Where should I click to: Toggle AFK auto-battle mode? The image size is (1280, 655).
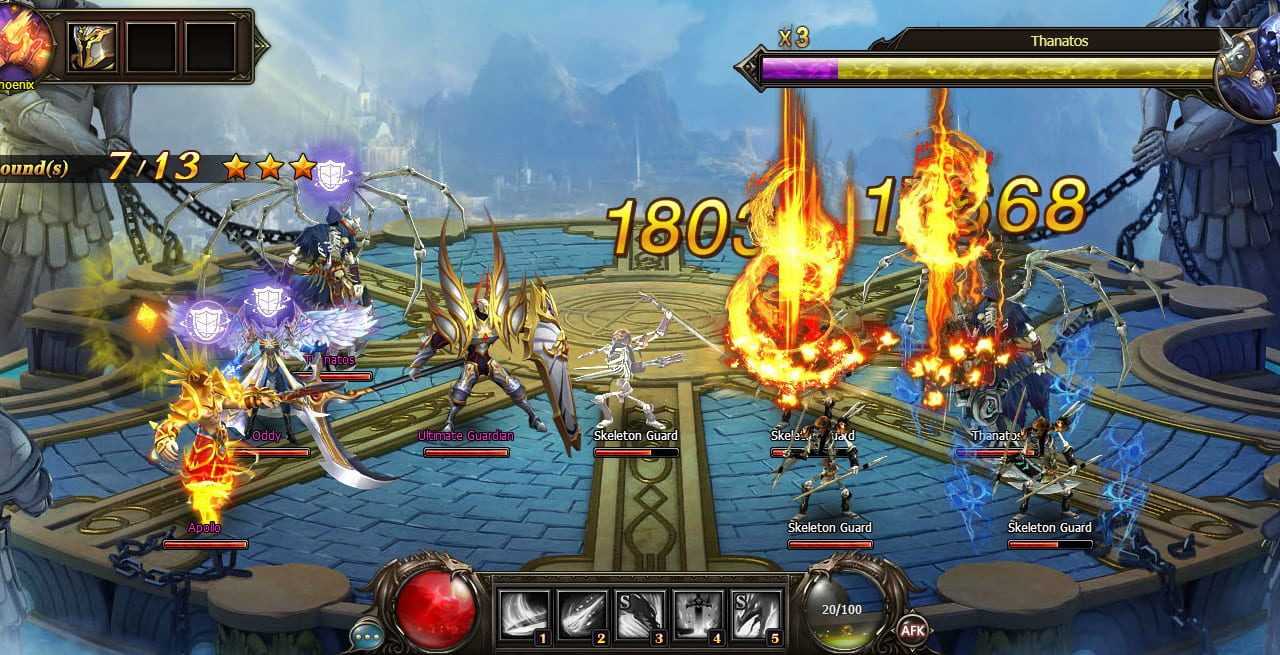click(x=912, y=629)
